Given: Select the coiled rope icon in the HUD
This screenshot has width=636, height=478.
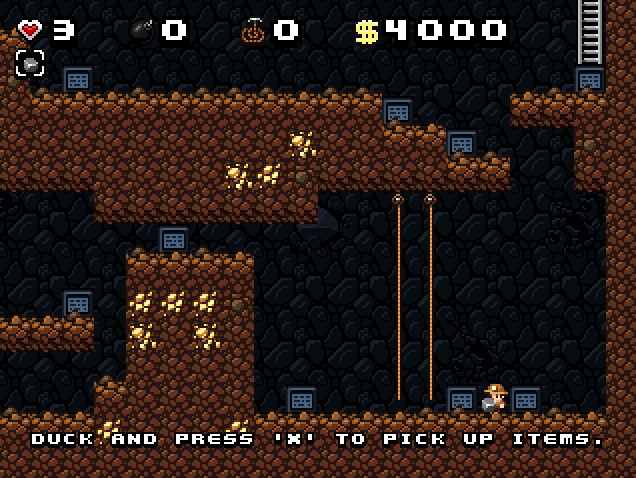Looking at the screenshot, I should 252,30.
